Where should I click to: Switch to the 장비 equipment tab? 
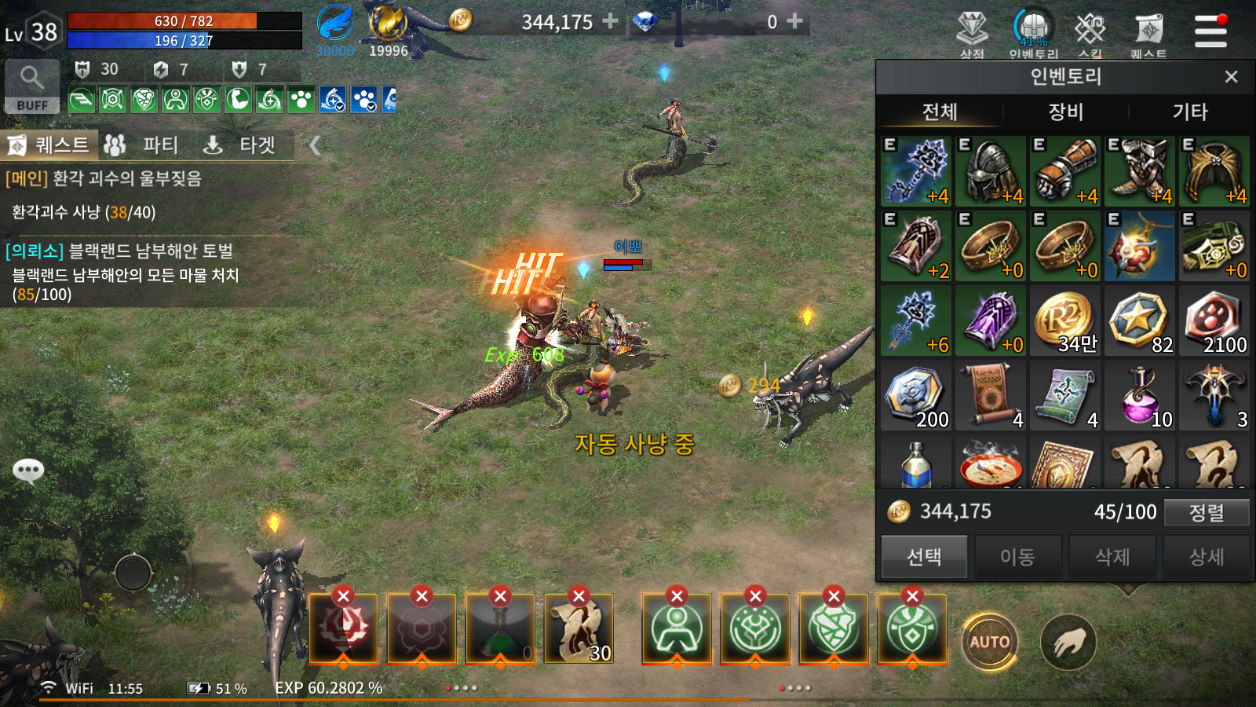(1065, 112)
